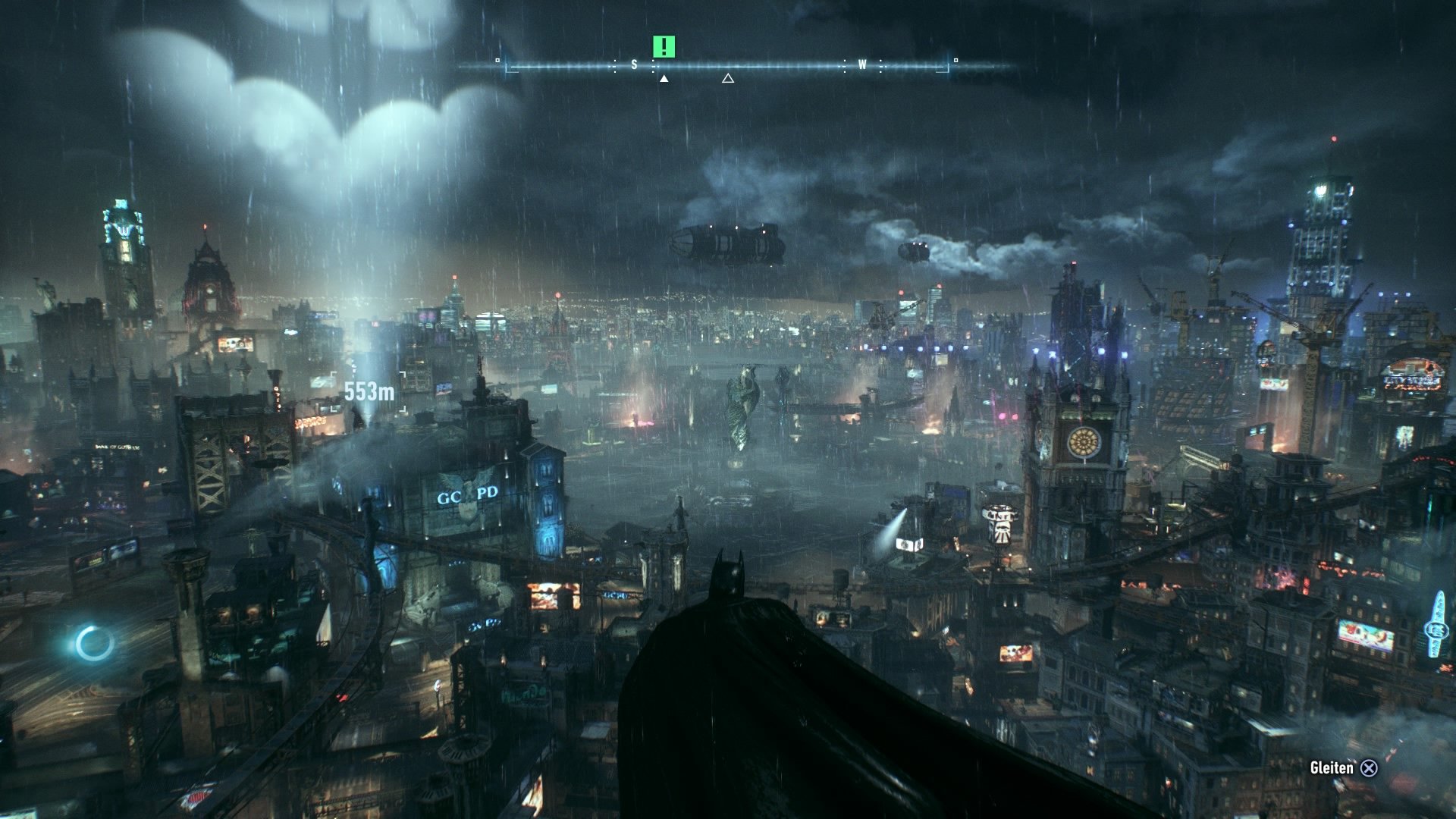
Task: Click the S cardinal letter on the compass
Action: [x=634, y=64]
